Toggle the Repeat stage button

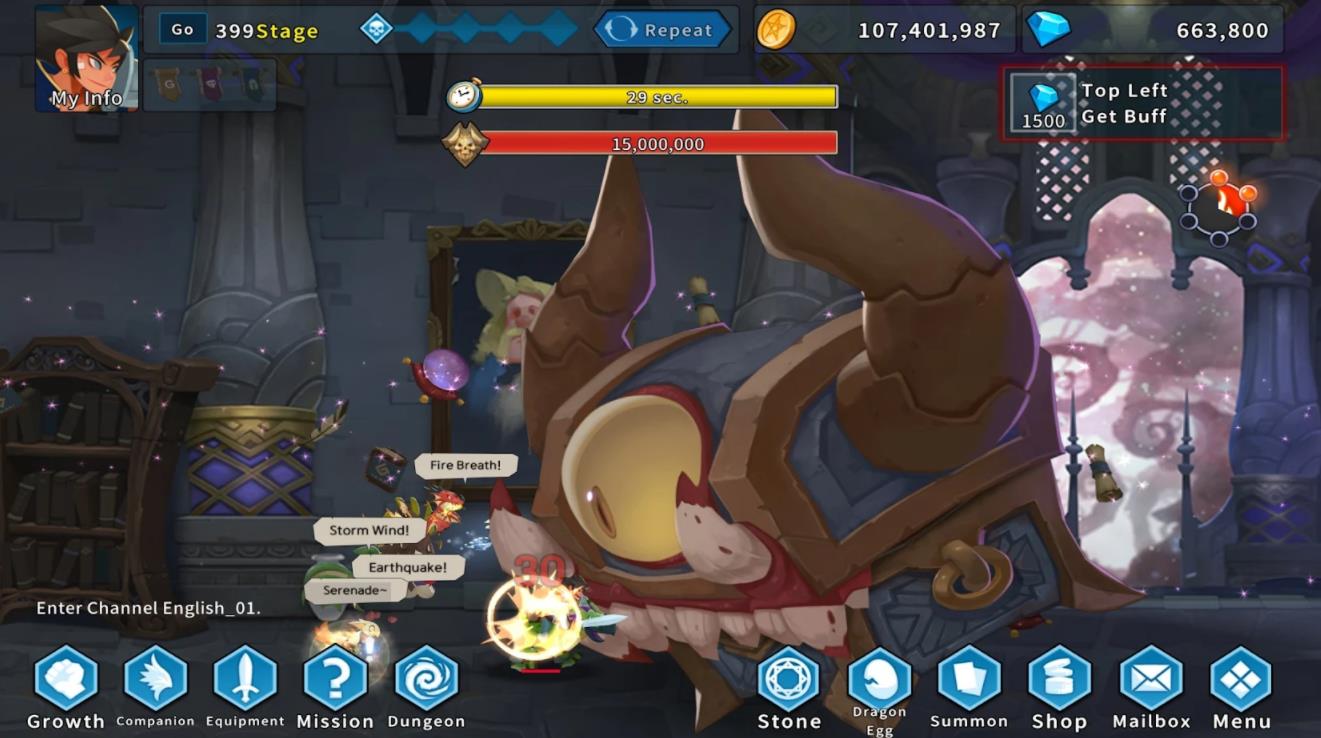(x=660, y=30)
